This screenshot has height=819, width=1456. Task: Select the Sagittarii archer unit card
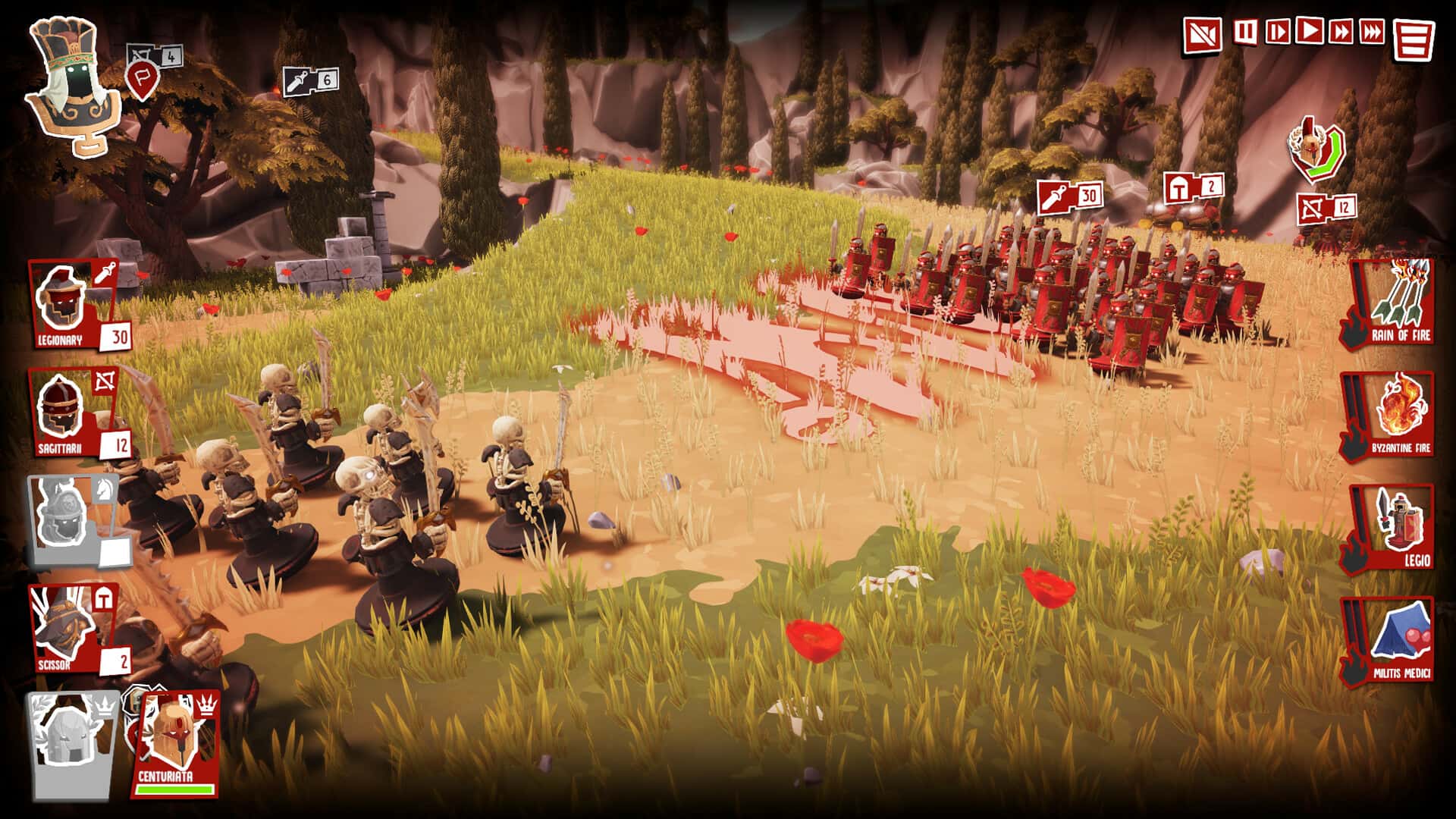(x=72, y=414)
